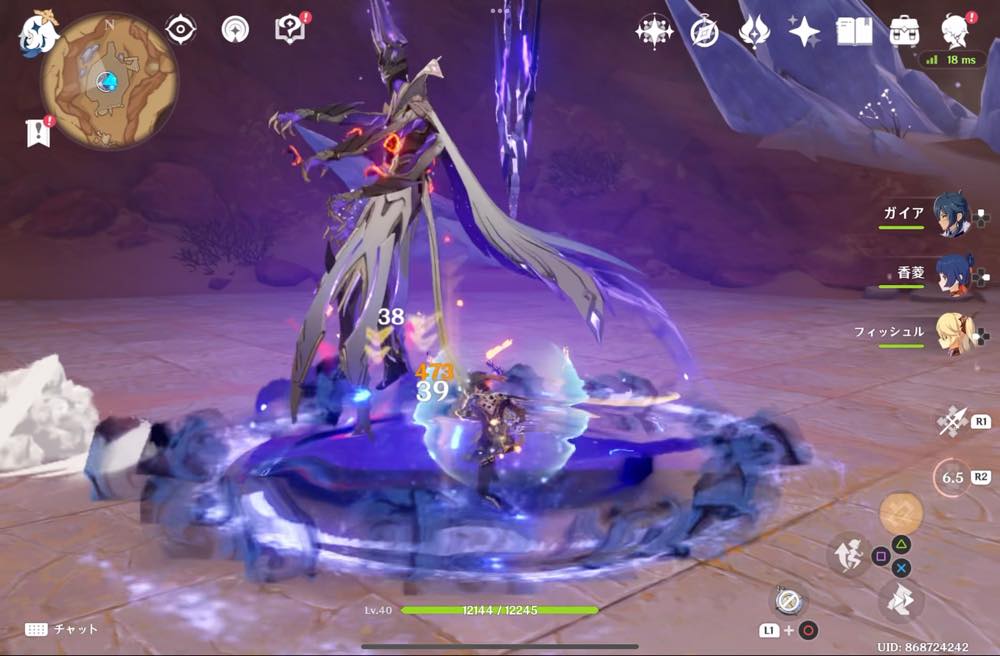This screenshot has width=1000, height=656.
Task: Open the Paimon menu
Action: point(38,35)
